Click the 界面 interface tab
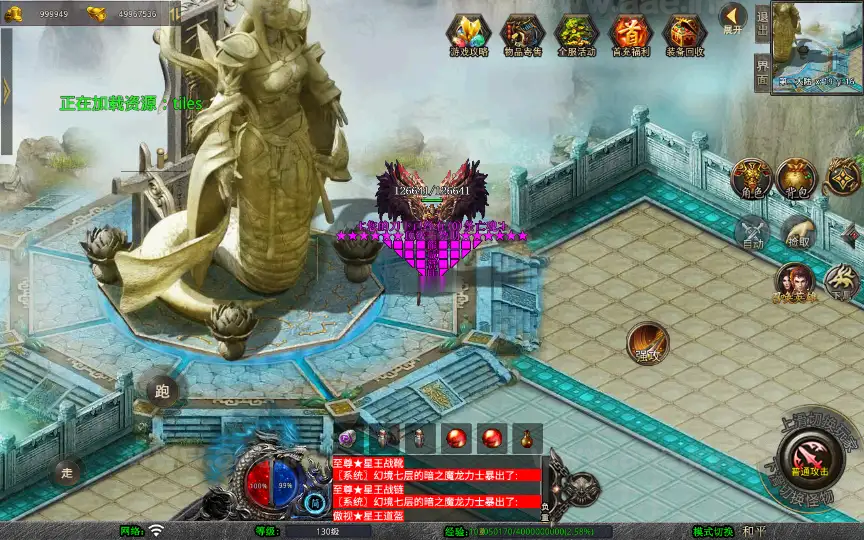 pyautogui.click(x=762, y=71)
